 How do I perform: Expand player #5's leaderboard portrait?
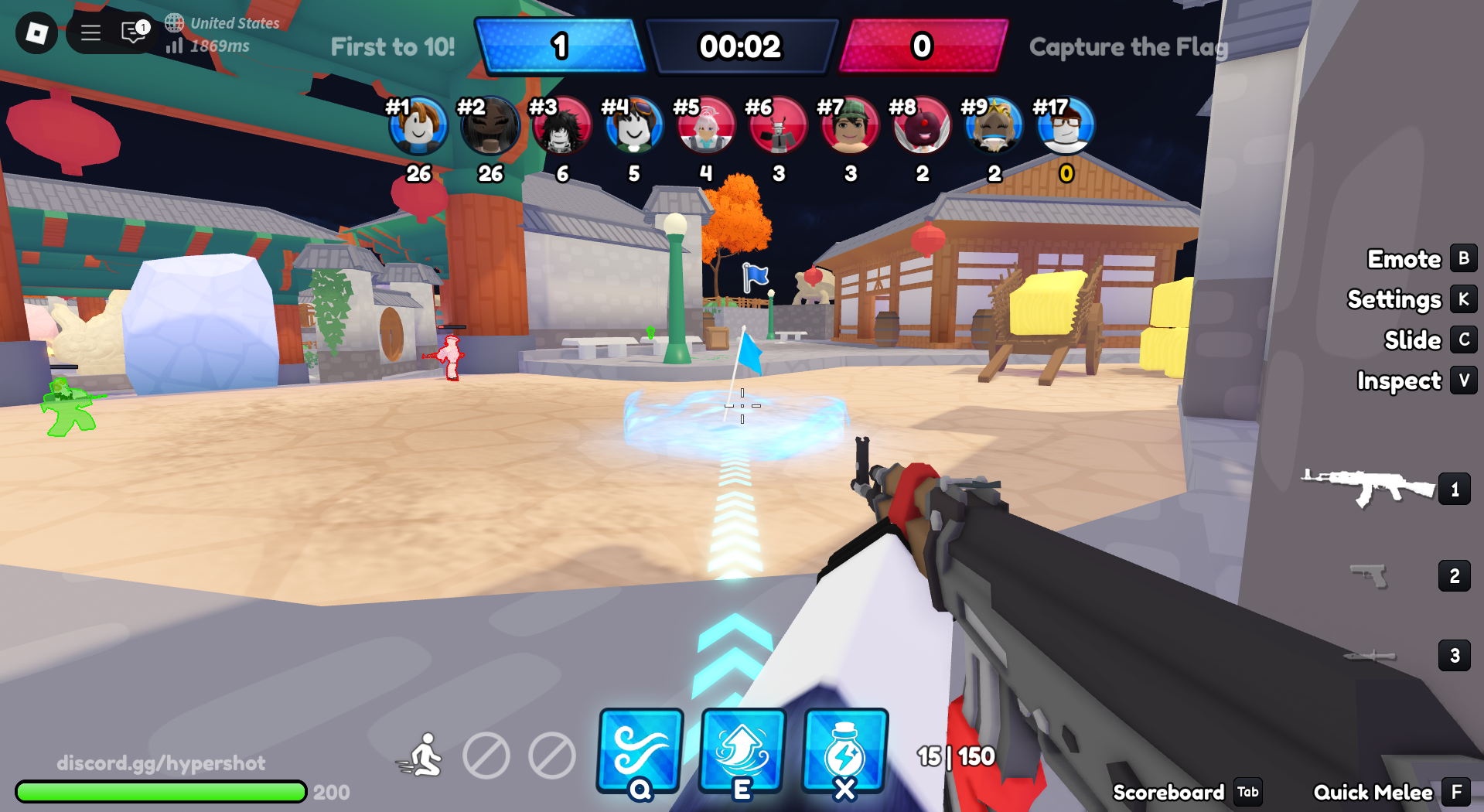(706, 126)
